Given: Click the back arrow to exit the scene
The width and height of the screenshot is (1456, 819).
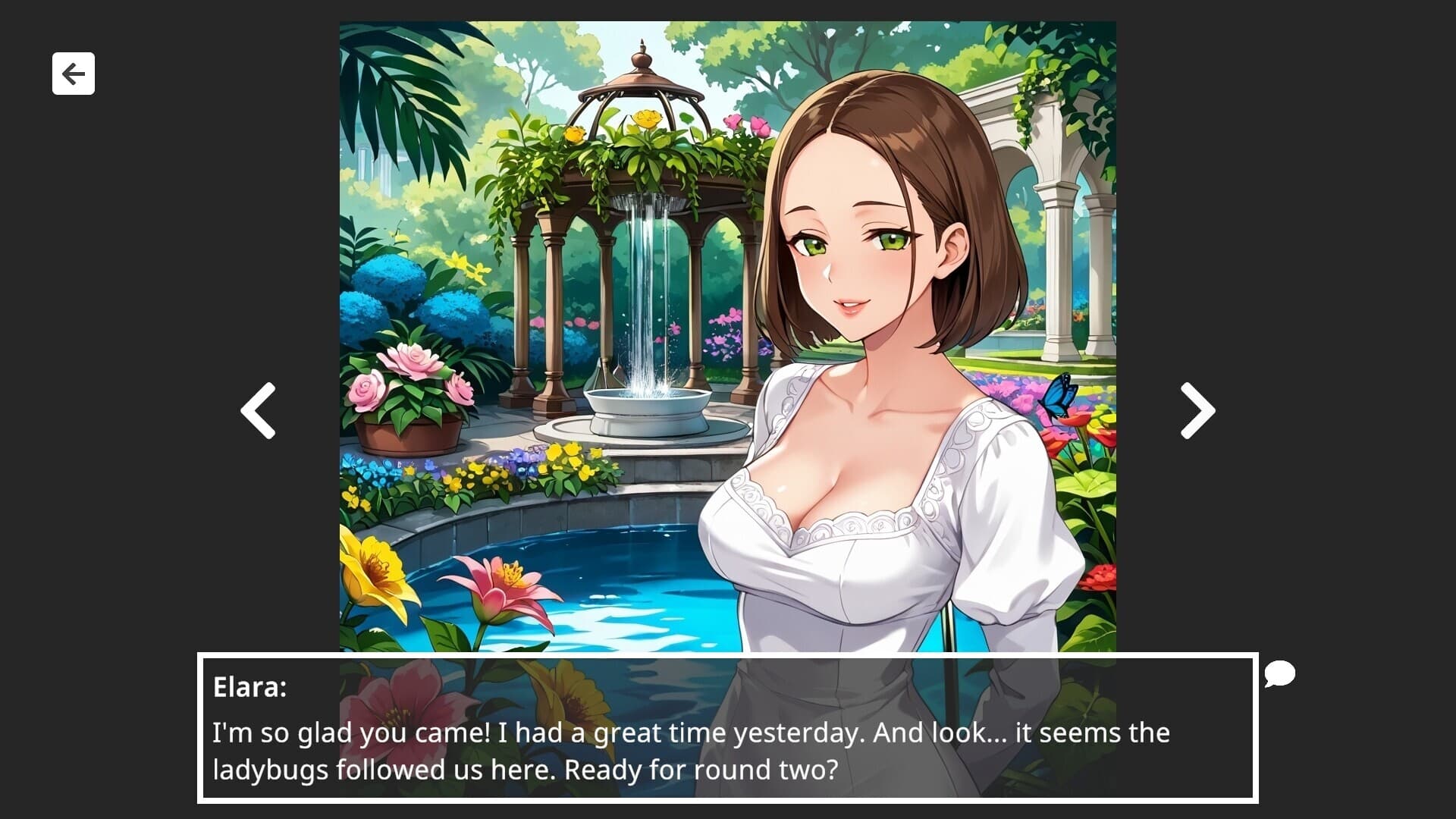Looking at the screenshot, I should [x=73, y=73].
